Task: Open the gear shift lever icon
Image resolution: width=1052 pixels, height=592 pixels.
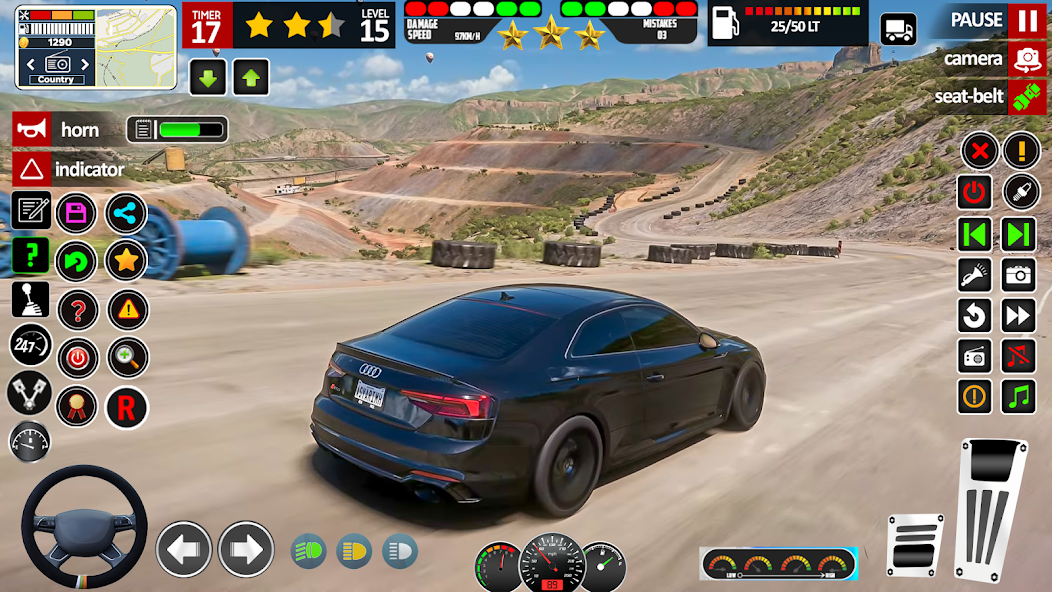Action: pos(30,298)
